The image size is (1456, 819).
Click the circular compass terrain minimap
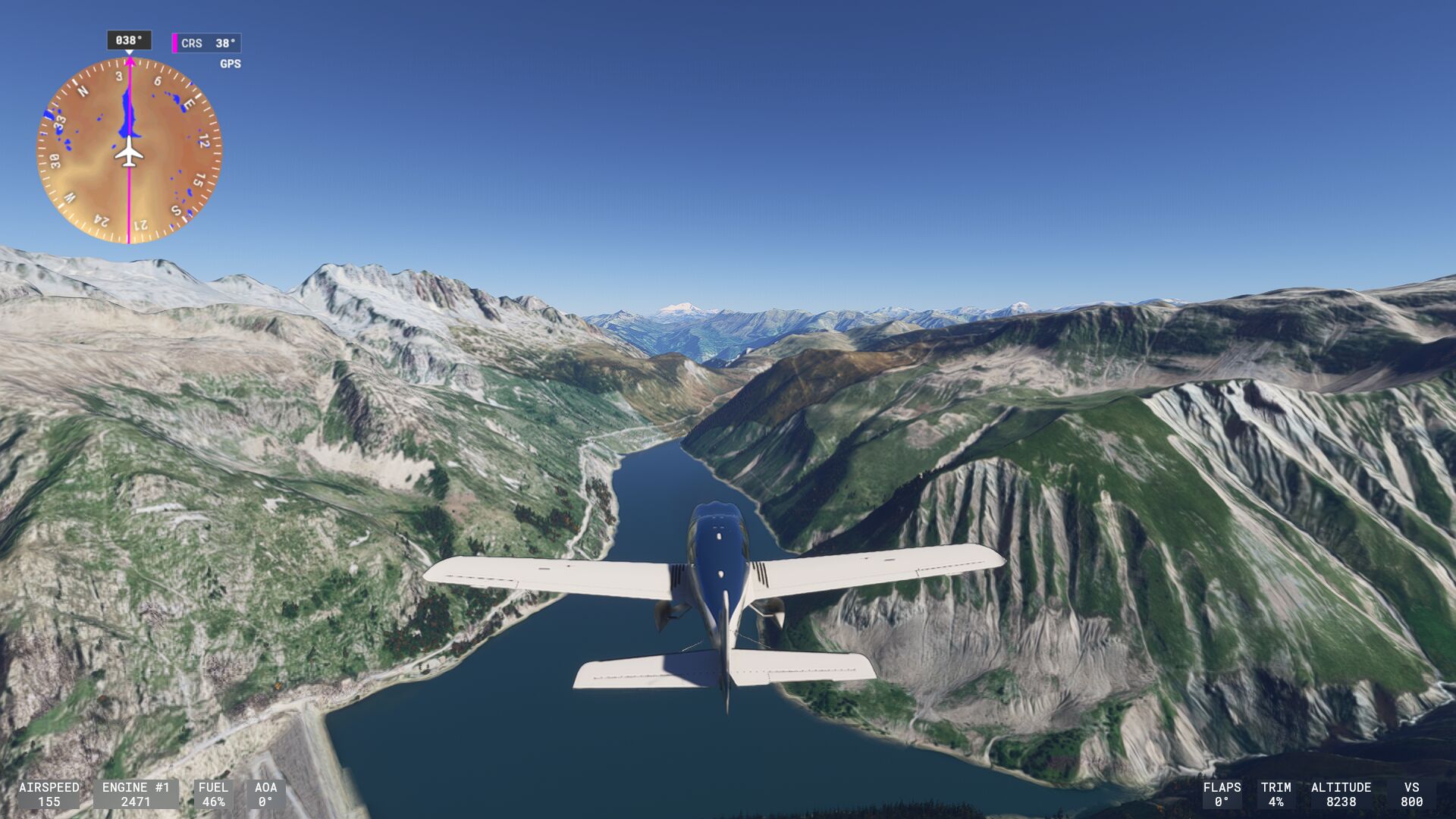[129, 150]
